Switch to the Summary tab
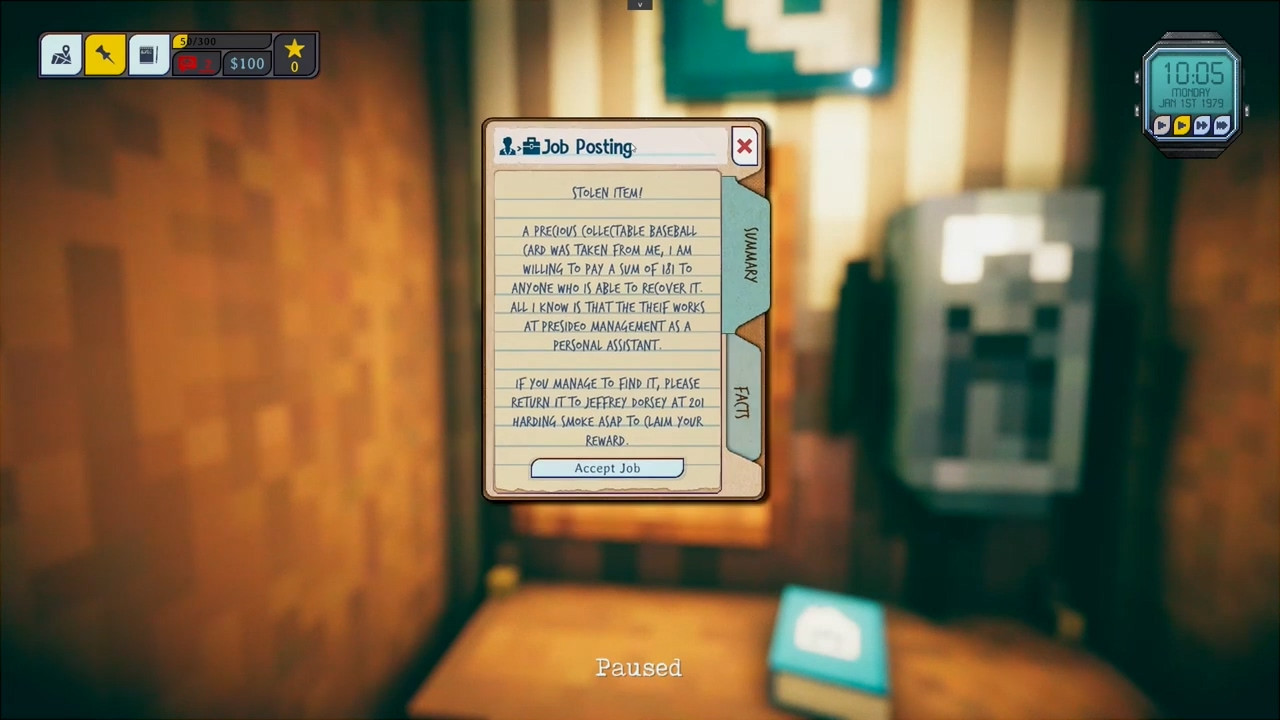Image resolution: width=1280 pixels, height=720 pixels. [749, 254]
